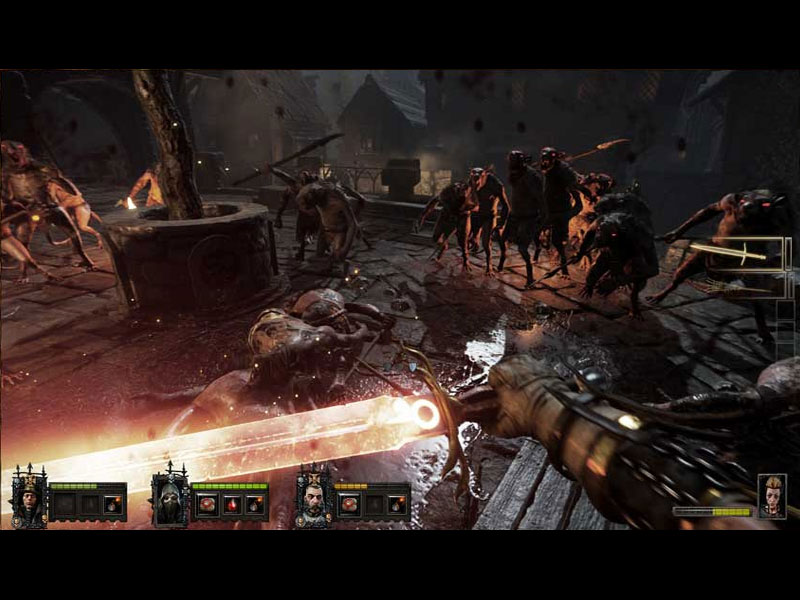The width and height of the screenshot is (800, 600).
Task: Click the hooded teammate's medical supplies slot
Action: [x=206, y=505]
